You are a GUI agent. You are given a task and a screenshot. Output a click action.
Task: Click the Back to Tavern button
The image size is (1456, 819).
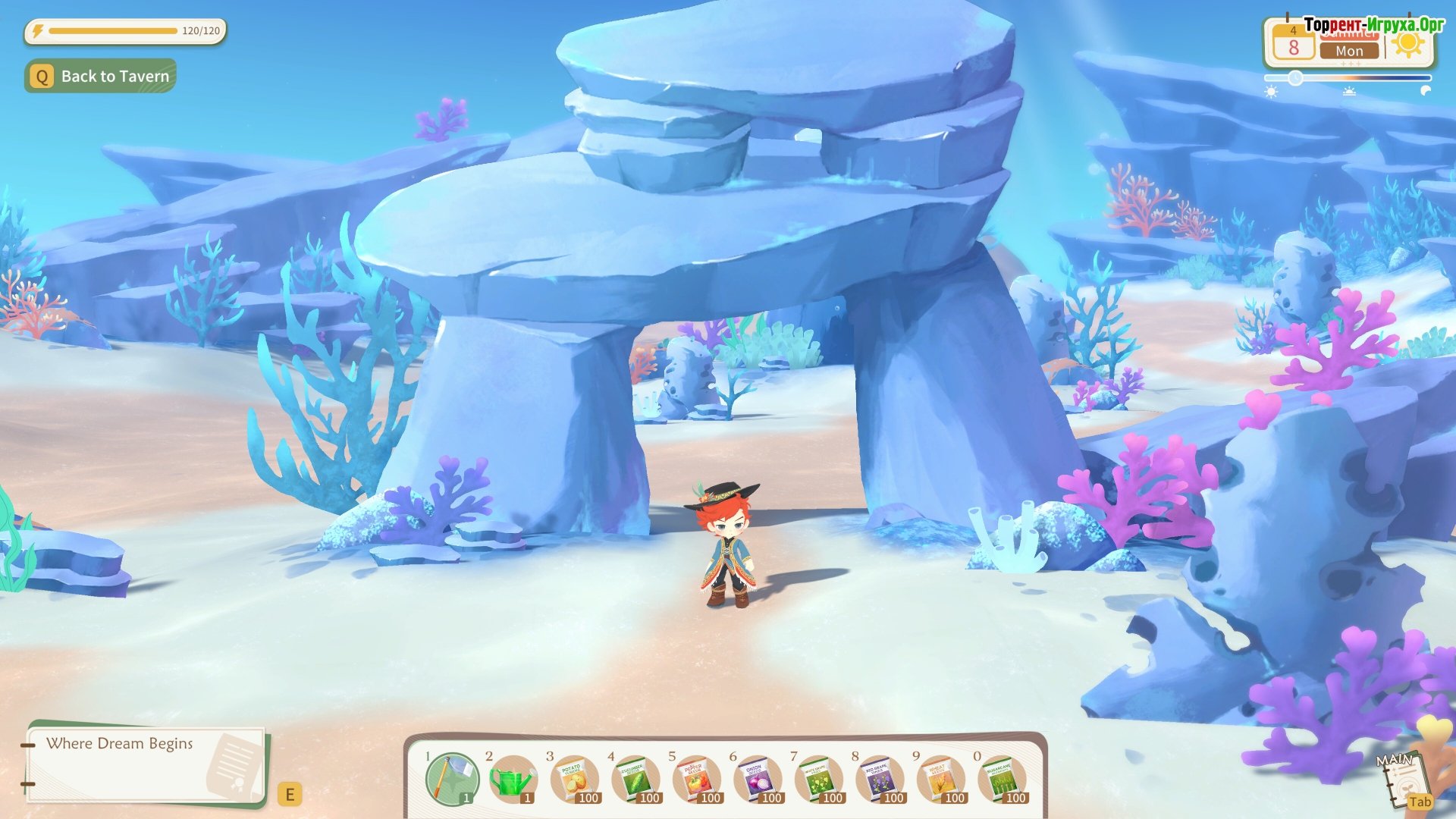[x=101, y=76]
